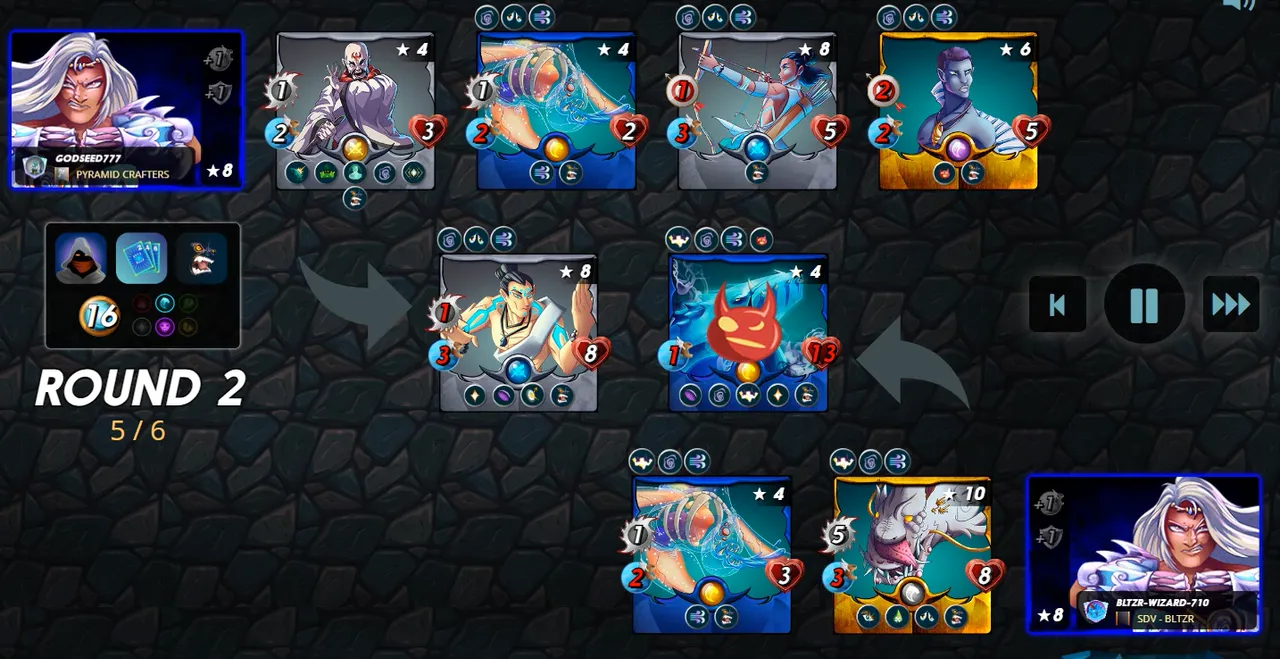This screenshot has height=659, width=1280.
Task: Select the water arm card with 2 health
Action: [x=556, y=110]
